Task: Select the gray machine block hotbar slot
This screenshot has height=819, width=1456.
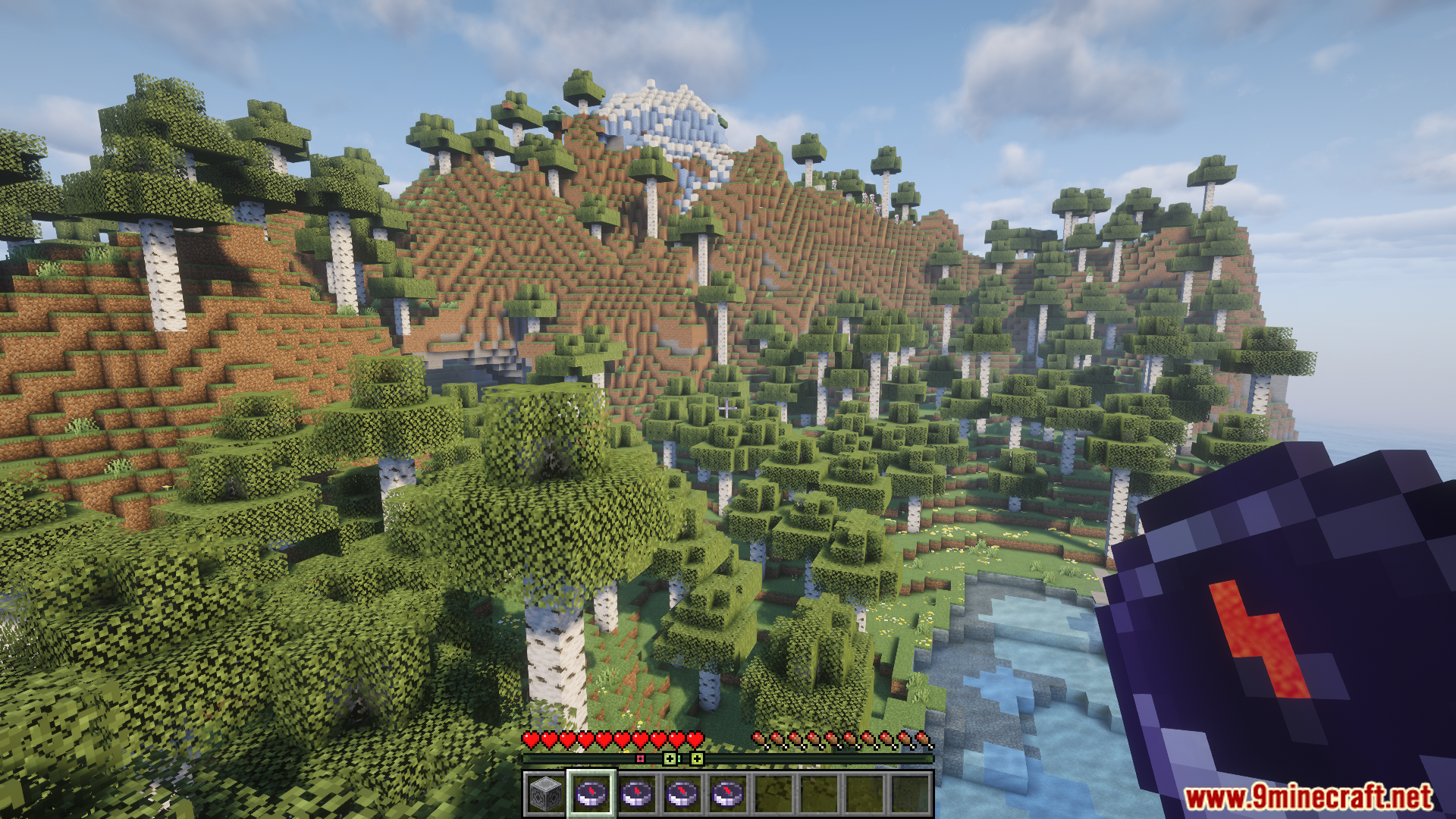Action: [x=546, y=794]
